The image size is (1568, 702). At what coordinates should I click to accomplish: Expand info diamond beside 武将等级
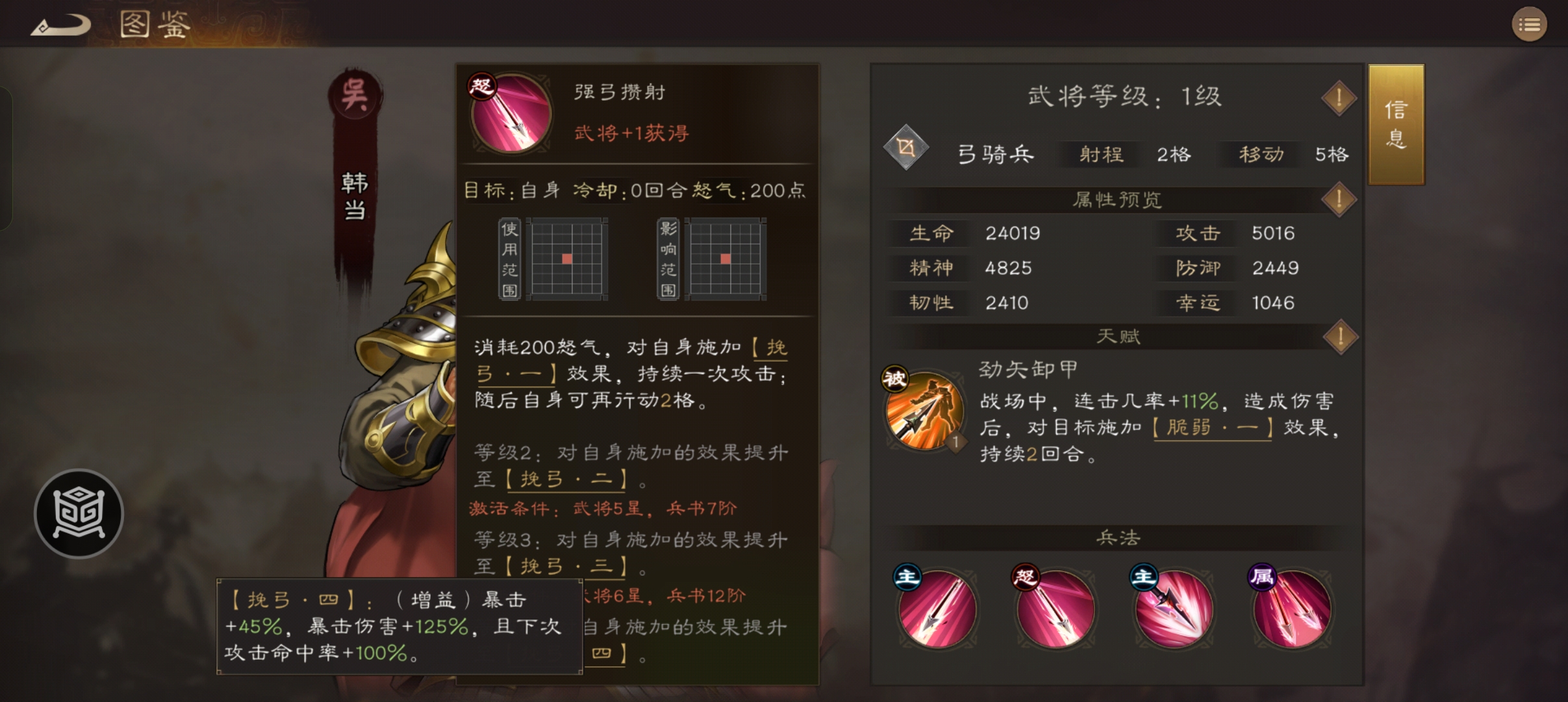1338,97
